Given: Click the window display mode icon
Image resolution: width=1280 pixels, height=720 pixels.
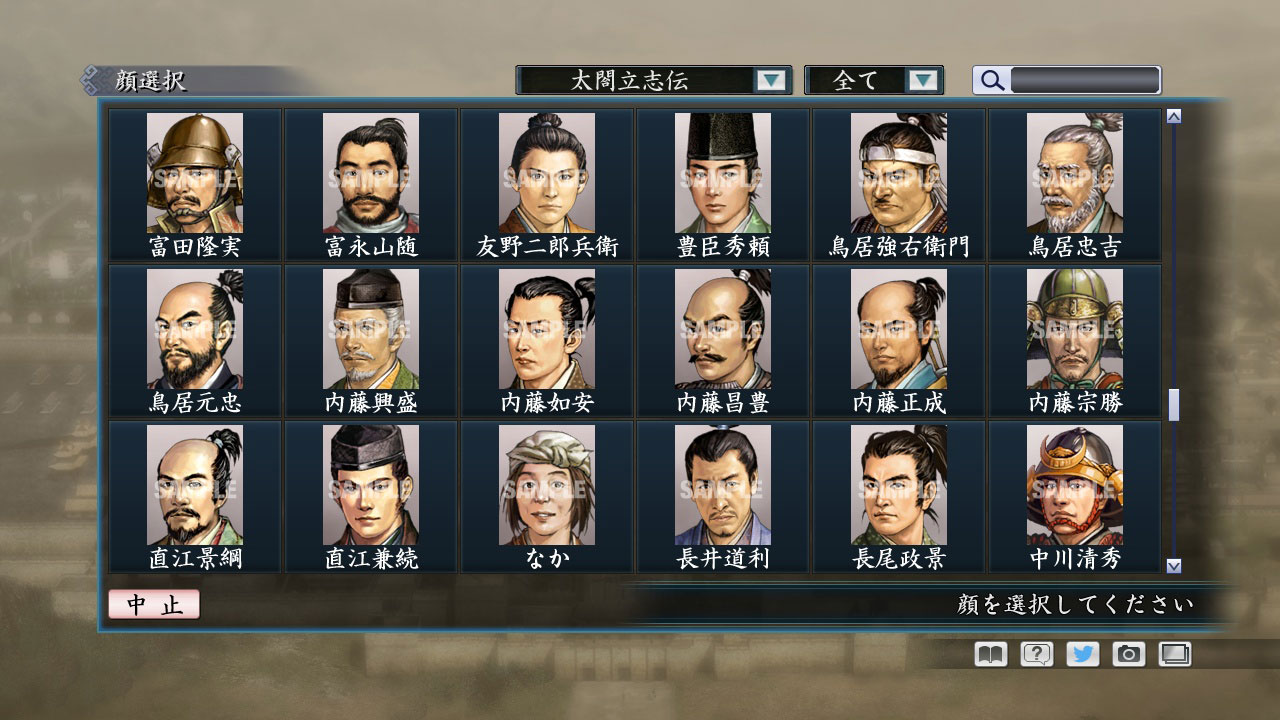Looking at the screenshot, I should [x=1174, y=653].
